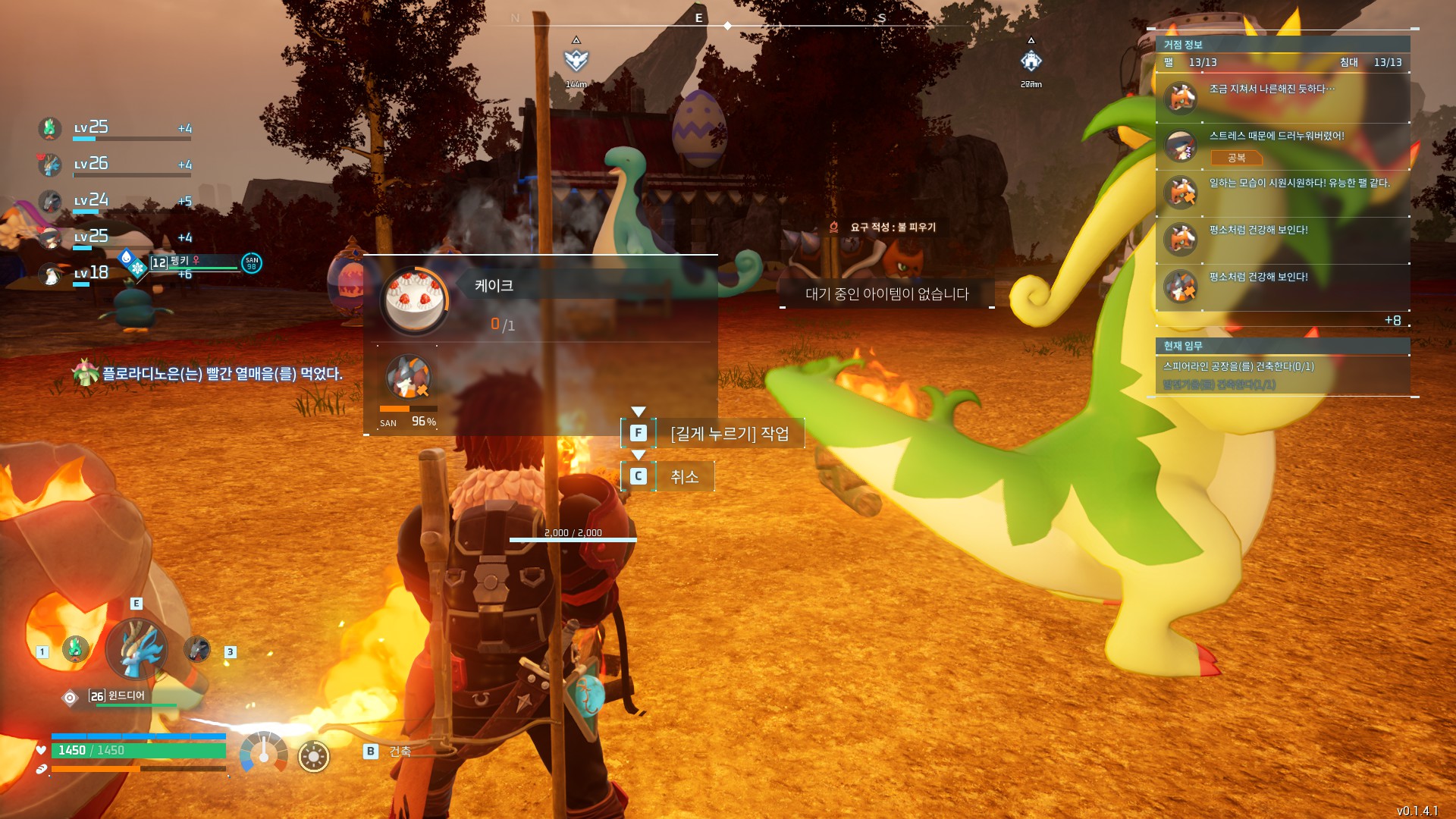This screenshot has height=819, width=1456.
Task: Expand the +8 more base pals indicator
Action: coord(1392,321)
